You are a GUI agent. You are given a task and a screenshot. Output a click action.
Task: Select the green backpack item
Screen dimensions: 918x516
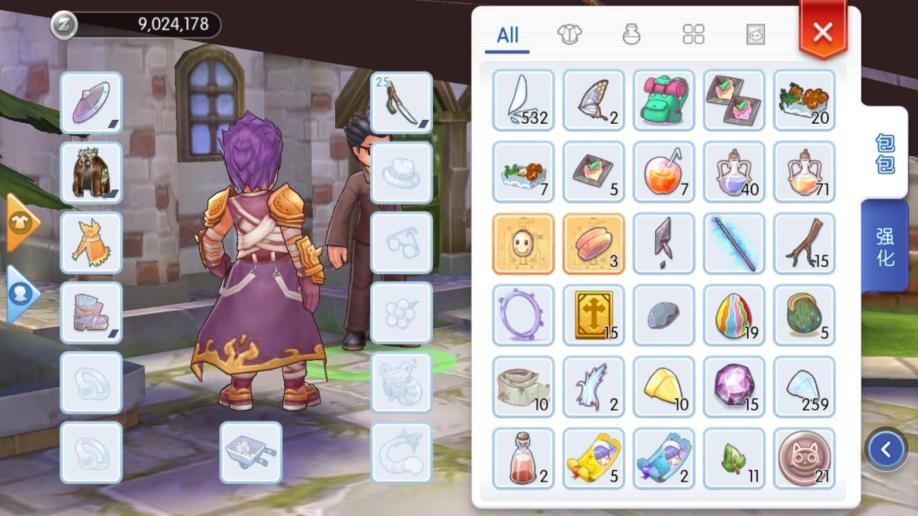coord(664,99)
